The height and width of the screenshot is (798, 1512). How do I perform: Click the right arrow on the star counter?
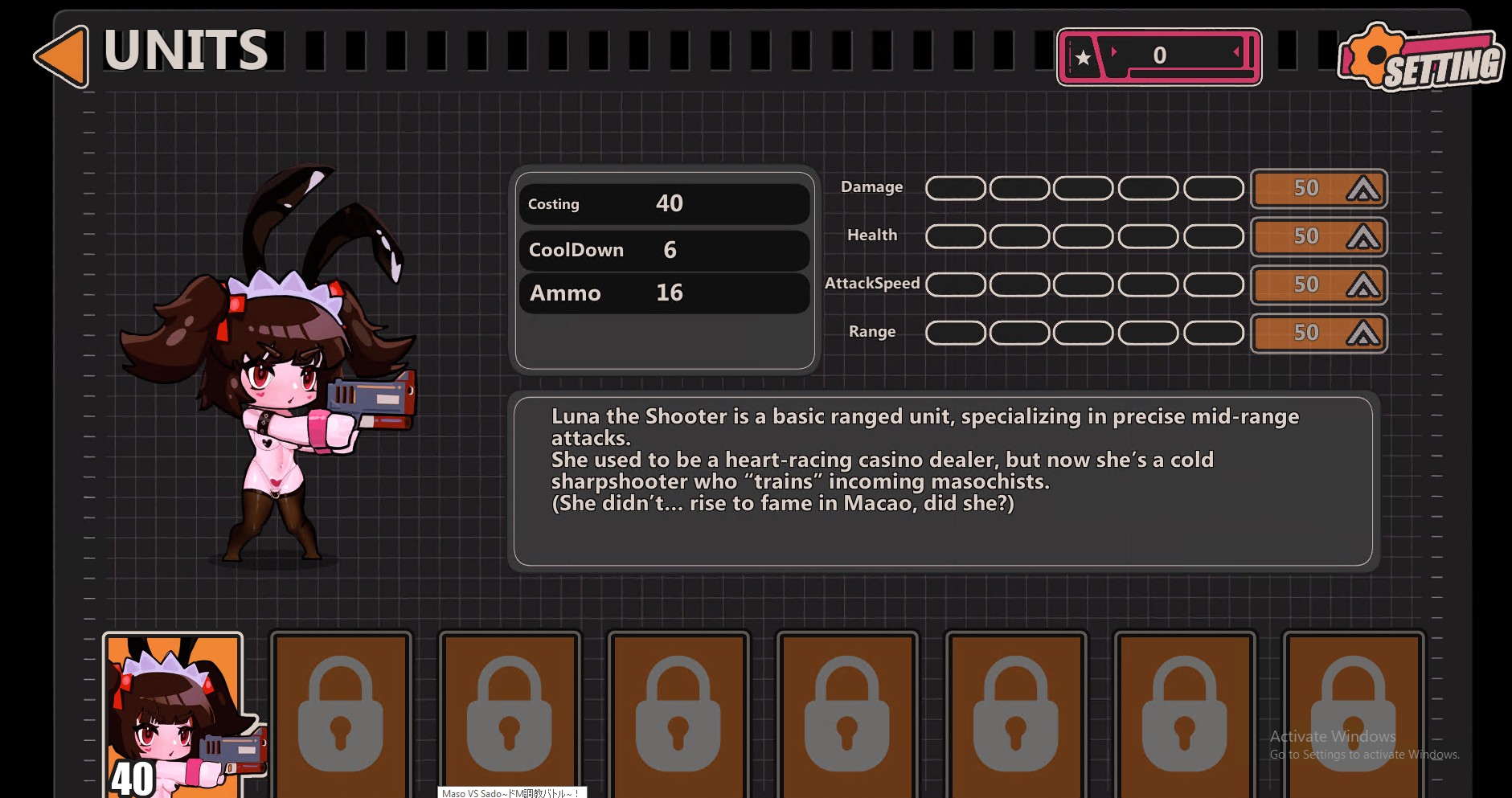pos(1236,51)
